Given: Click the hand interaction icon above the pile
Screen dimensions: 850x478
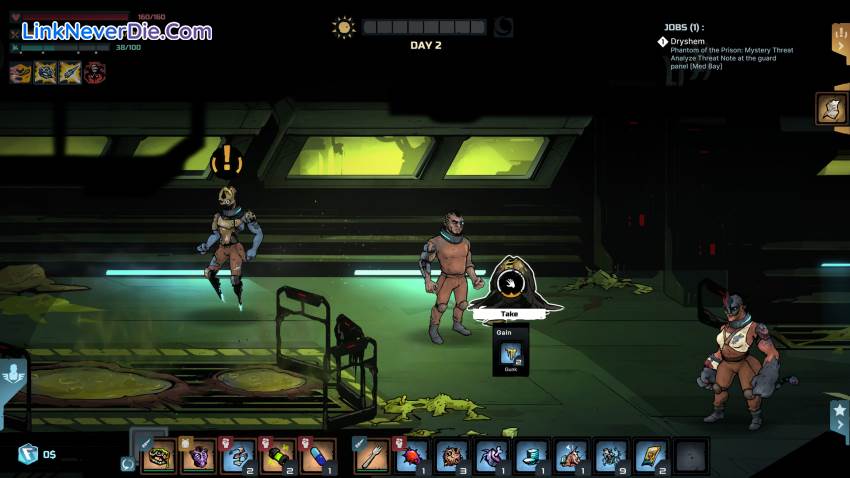Looking at the screenshot, I should point(511,284).
